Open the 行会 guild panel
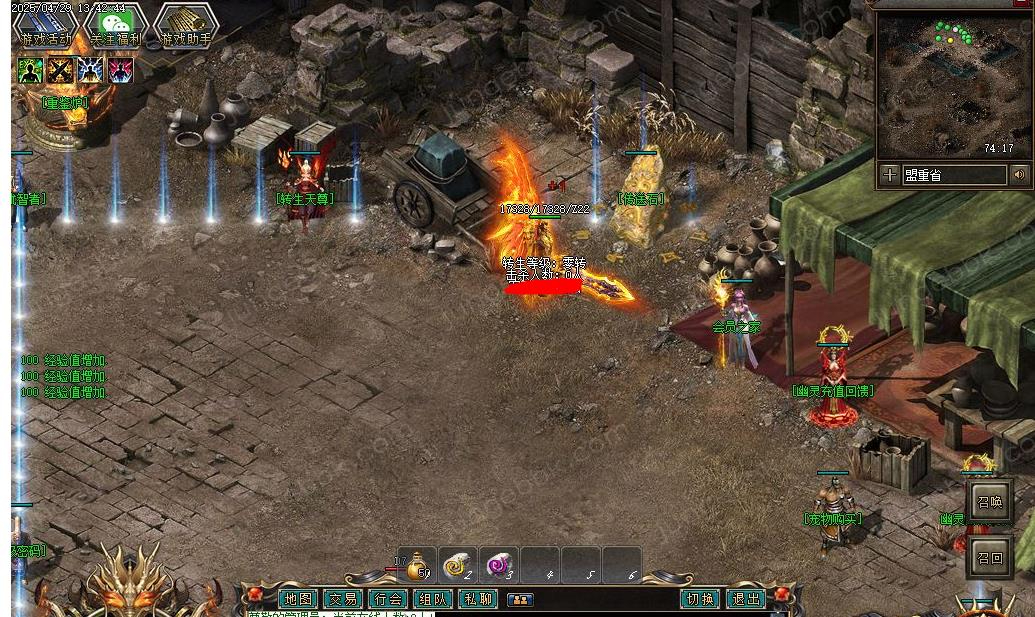The image size is (1035, 617). [387, 599]
